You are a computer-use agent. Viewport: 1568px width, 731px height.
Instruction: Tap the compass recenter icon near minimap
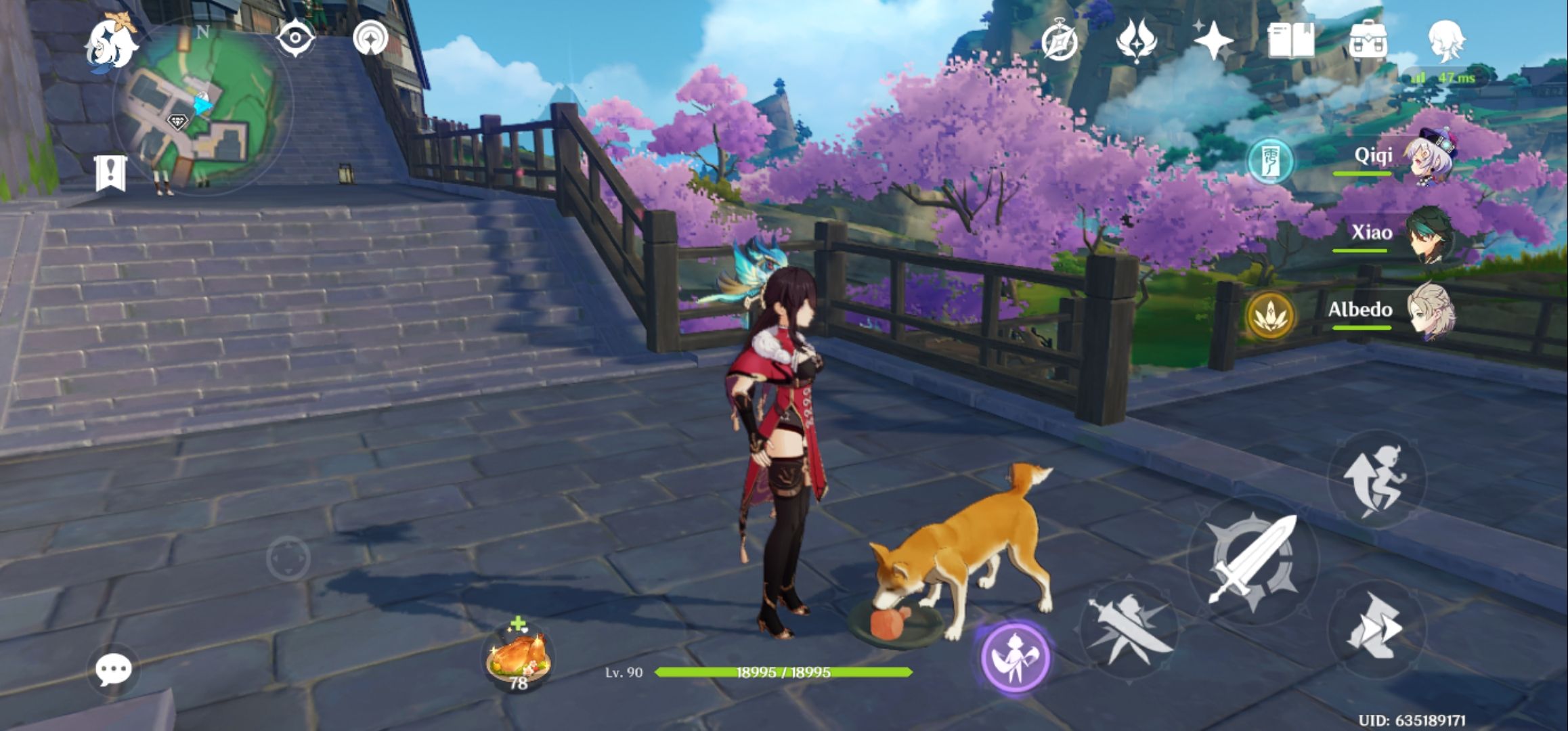click(x=295, y=38)
